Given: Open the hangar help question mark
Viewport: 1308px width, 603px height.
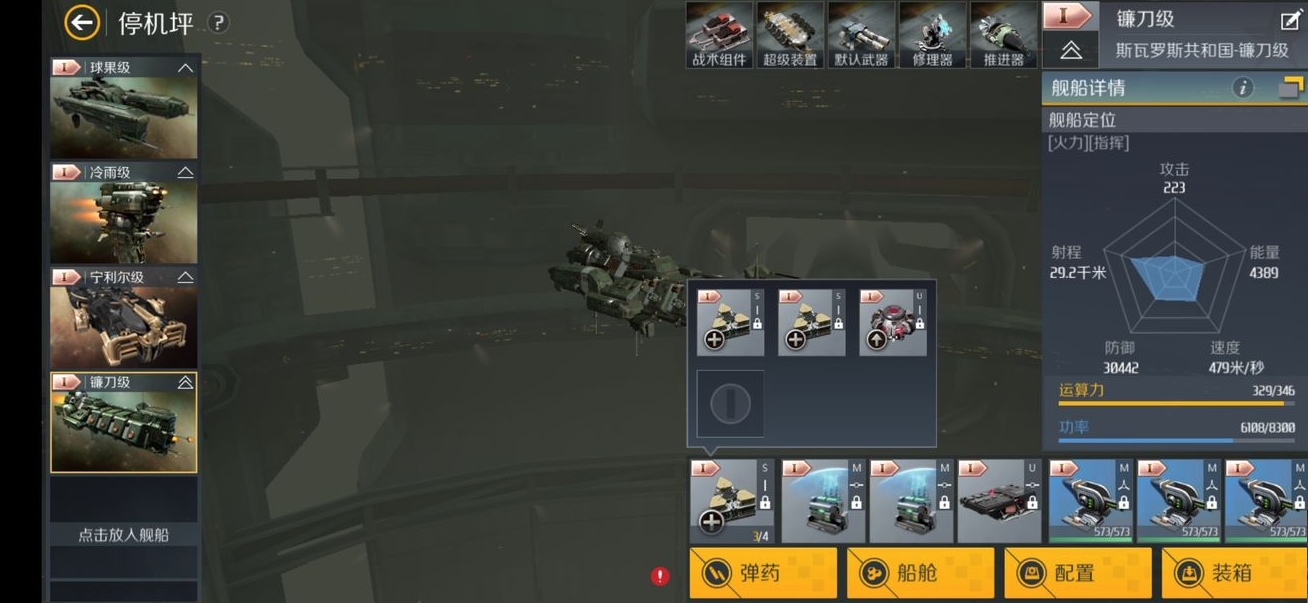Looking at the screenshot, I should 218,23.
